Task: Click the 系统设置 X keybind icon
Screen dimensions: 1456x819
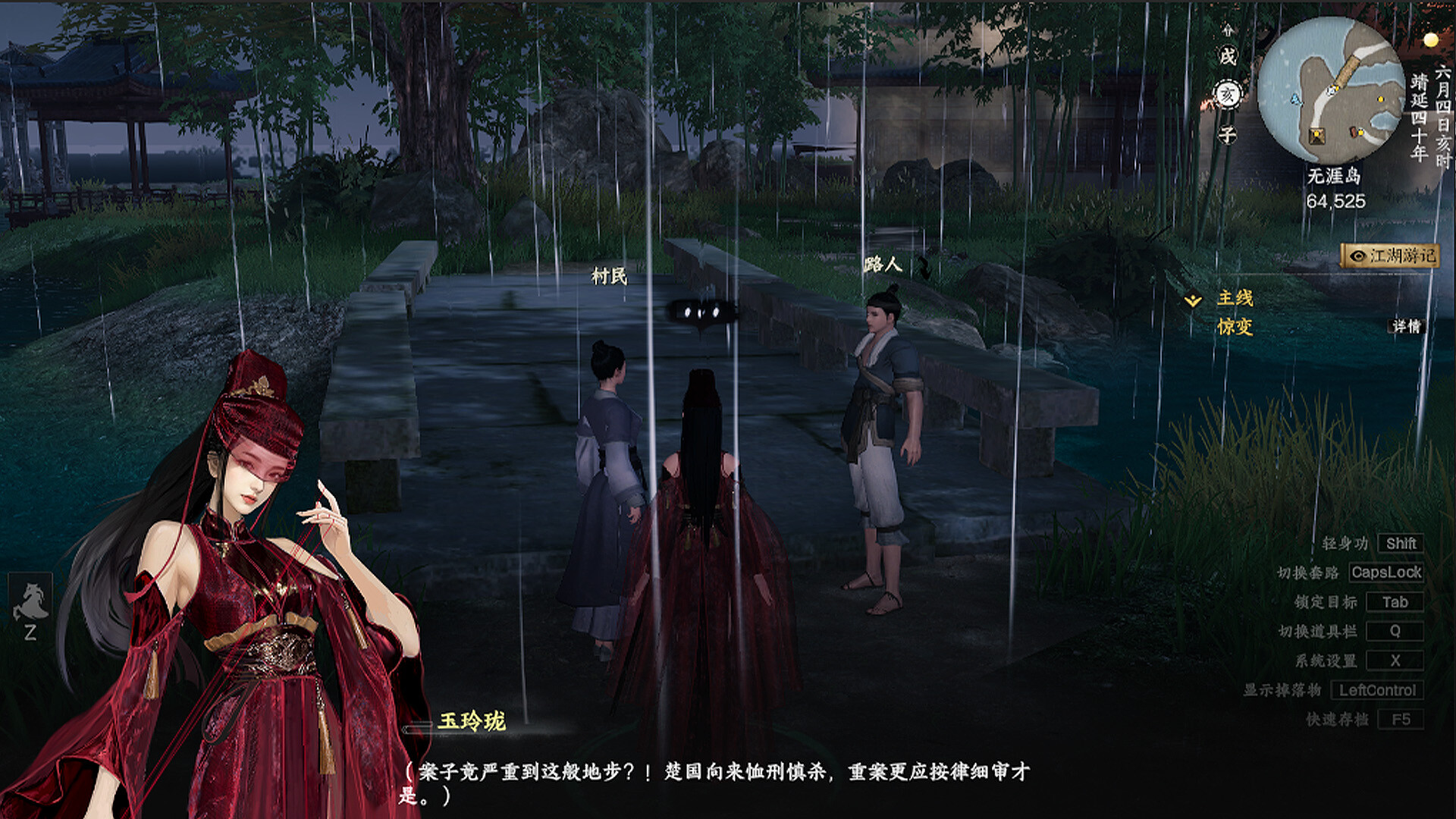Action: pyautogui.click(x=1395, y=661)
